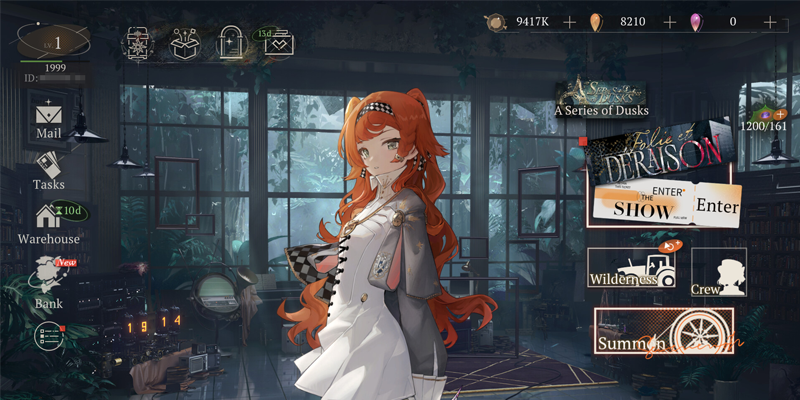
Task: Add more of the pink drop currency
Action: [769, 21]
